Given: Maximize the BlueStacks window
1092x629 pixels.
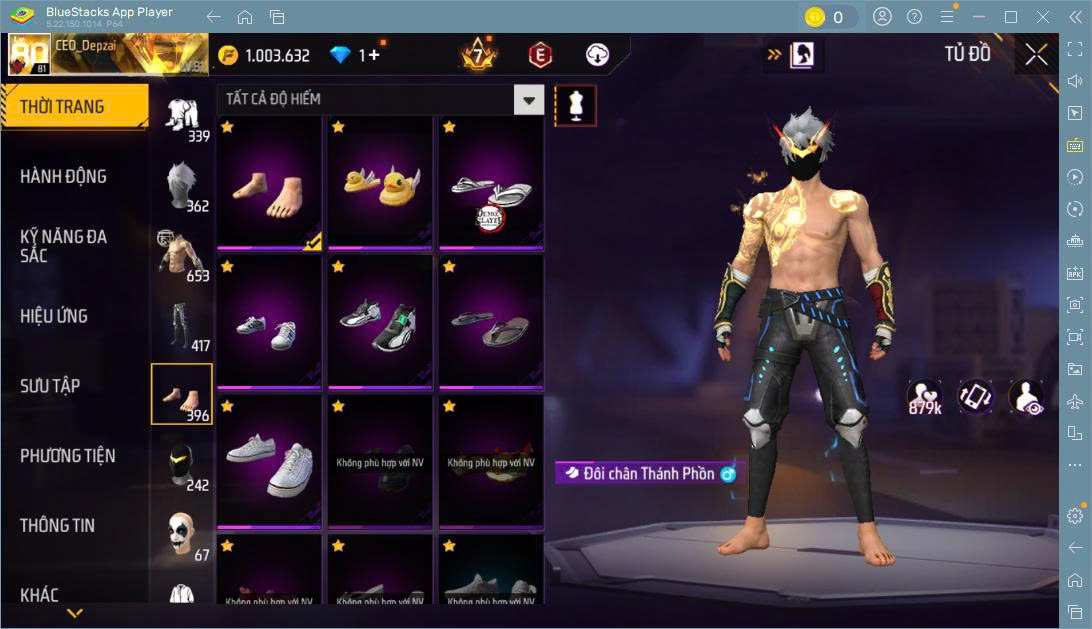Looking at the screenshot, I should (x=1010, y=17).
